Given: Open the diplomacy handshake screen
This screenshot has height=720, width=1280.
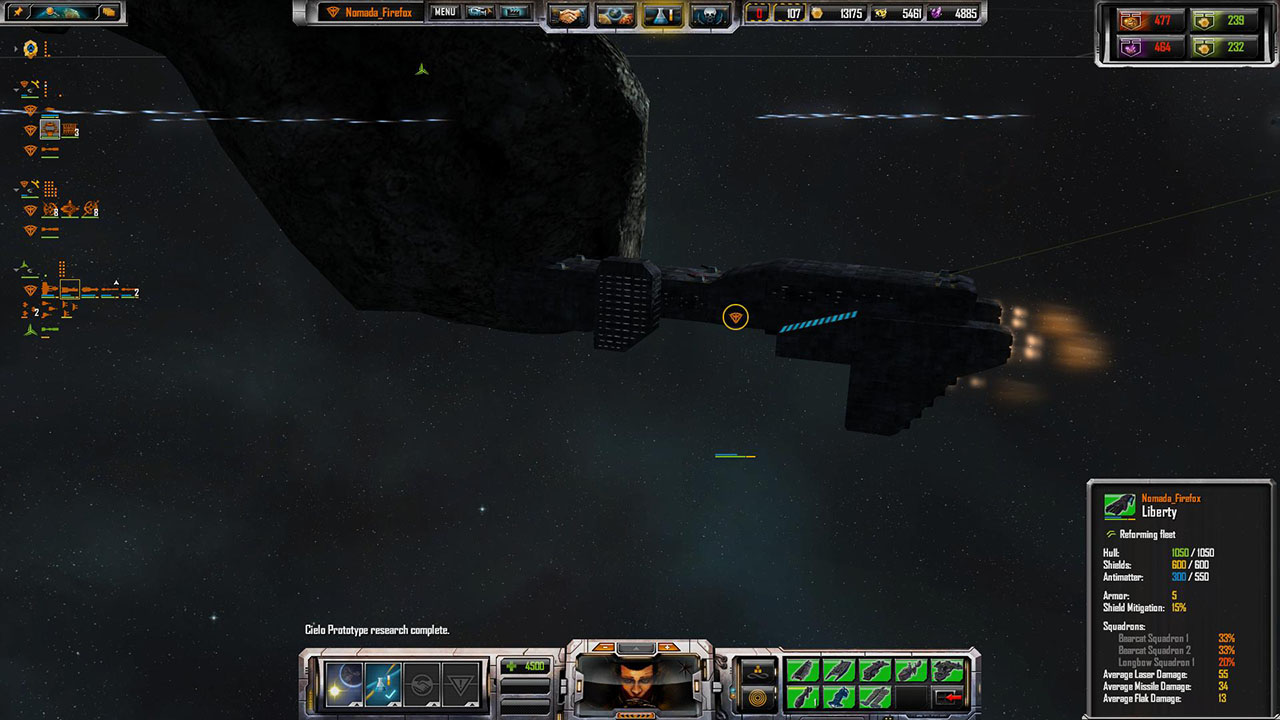Looking at the screenshot, I should pos(571,16).
